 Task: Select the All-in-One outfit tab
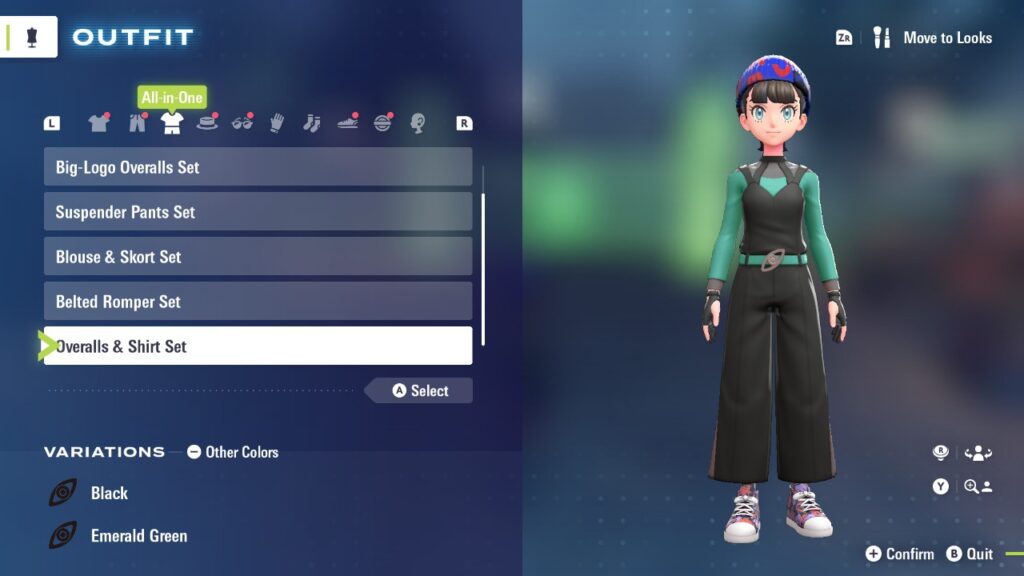(x=172, y=123)
